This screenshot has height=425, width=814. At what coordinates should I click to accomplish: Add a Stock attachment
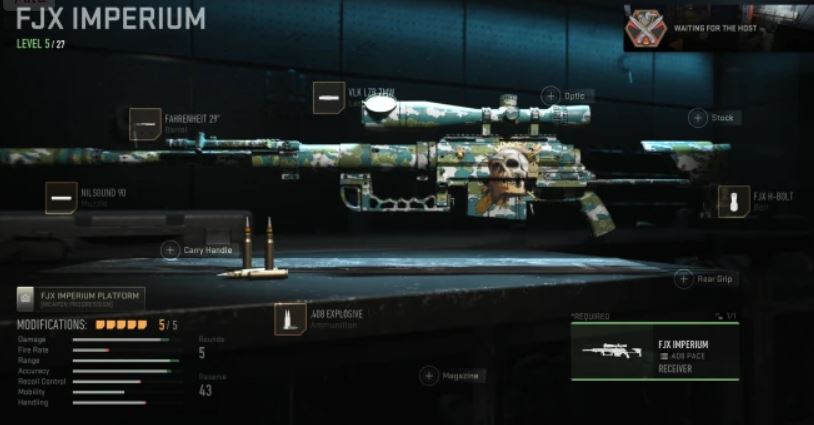point(698,118)
